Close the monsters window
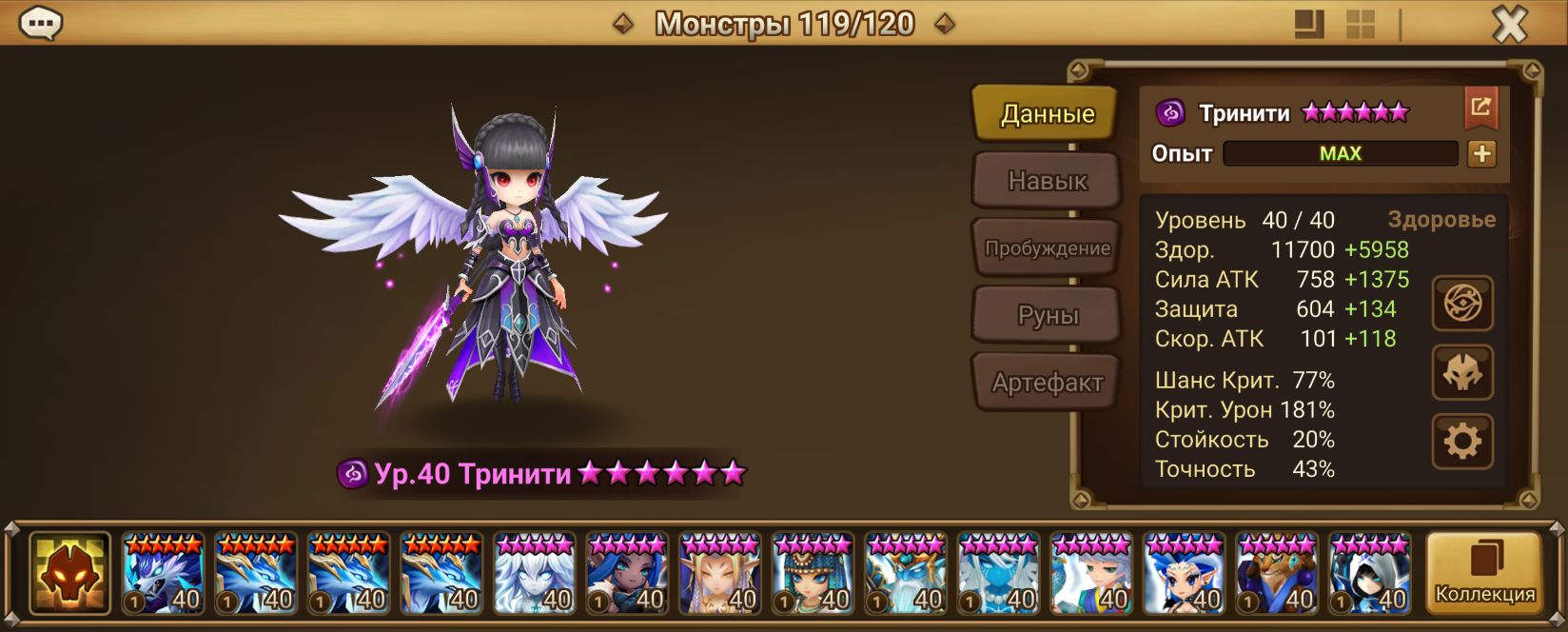 tap(1509, 25)
